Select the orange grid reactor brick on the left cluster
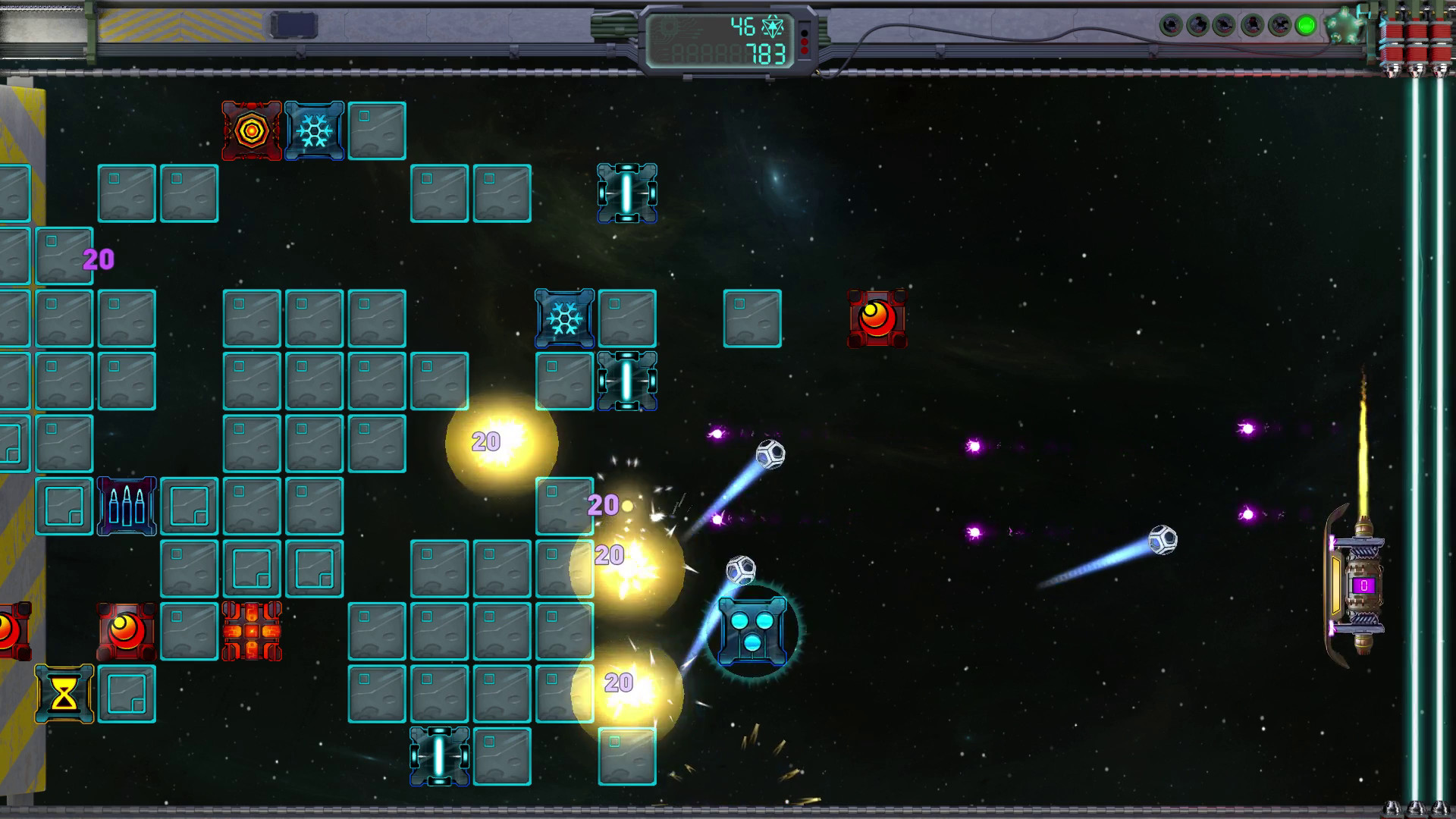The image size is (1456, 819). (253, 630)
